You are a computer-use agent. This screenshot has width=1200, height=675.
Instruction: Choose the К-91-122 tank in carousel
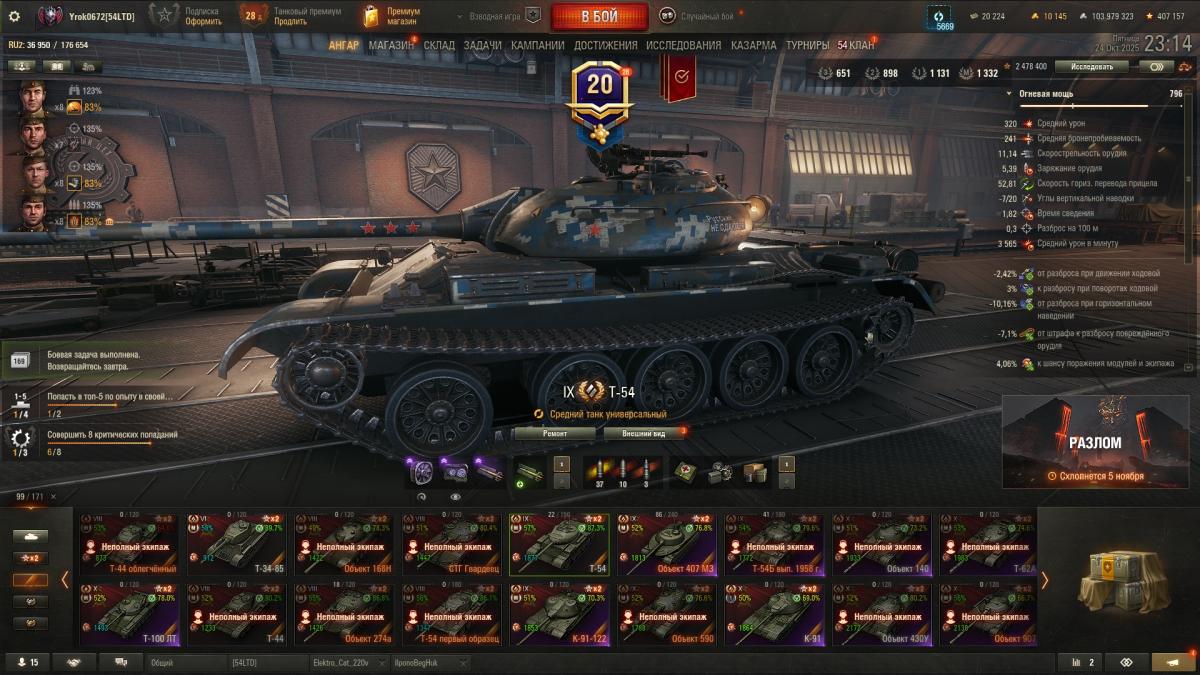560,614
